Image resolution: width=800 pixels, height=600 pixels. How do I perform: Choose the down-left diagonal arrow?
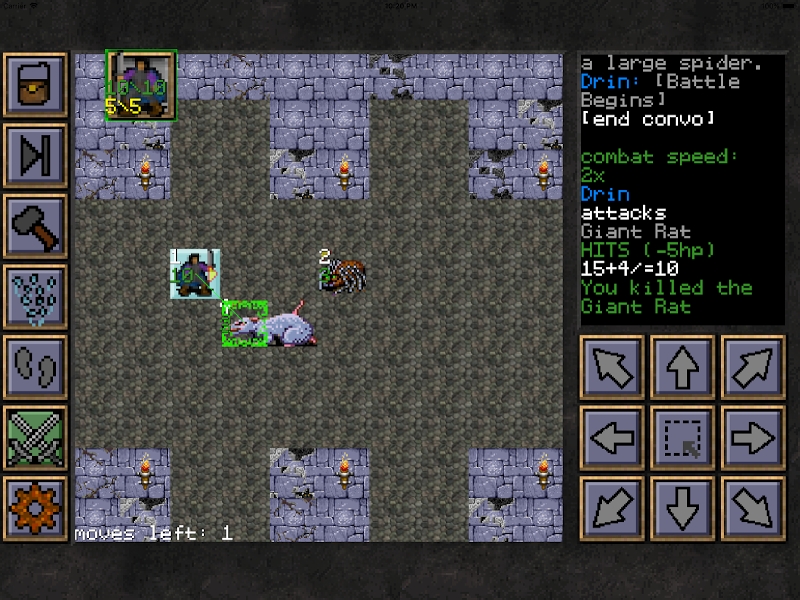coord(612,508)
